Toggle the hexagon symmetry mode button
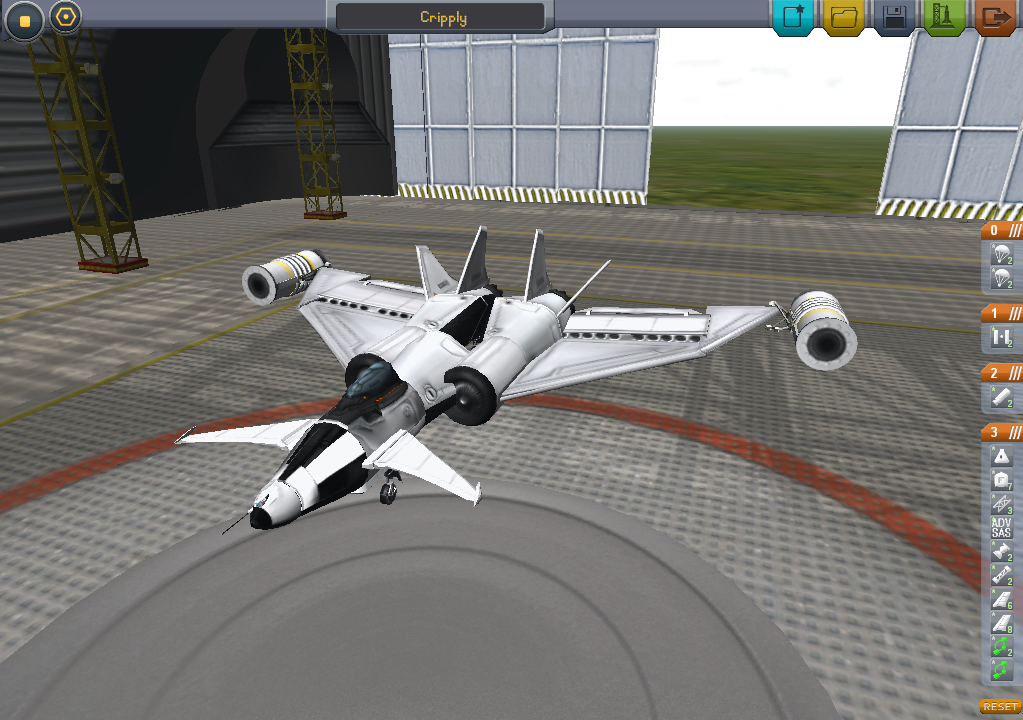1023x720 pixels. pyautogui.click(x=65, y=17)
